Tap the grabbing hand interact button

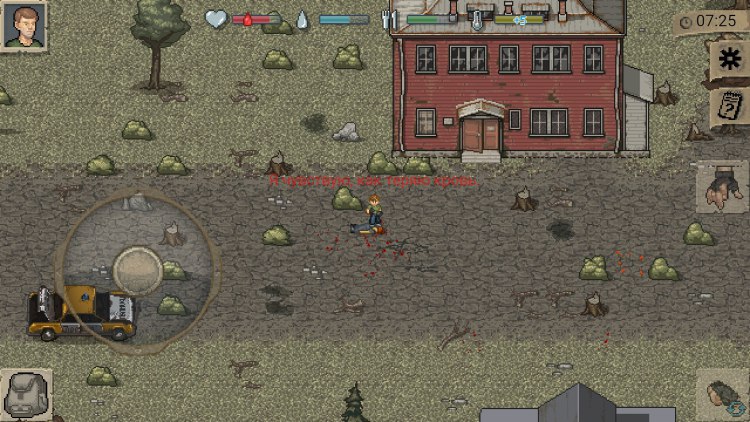[x=721, y=187]
